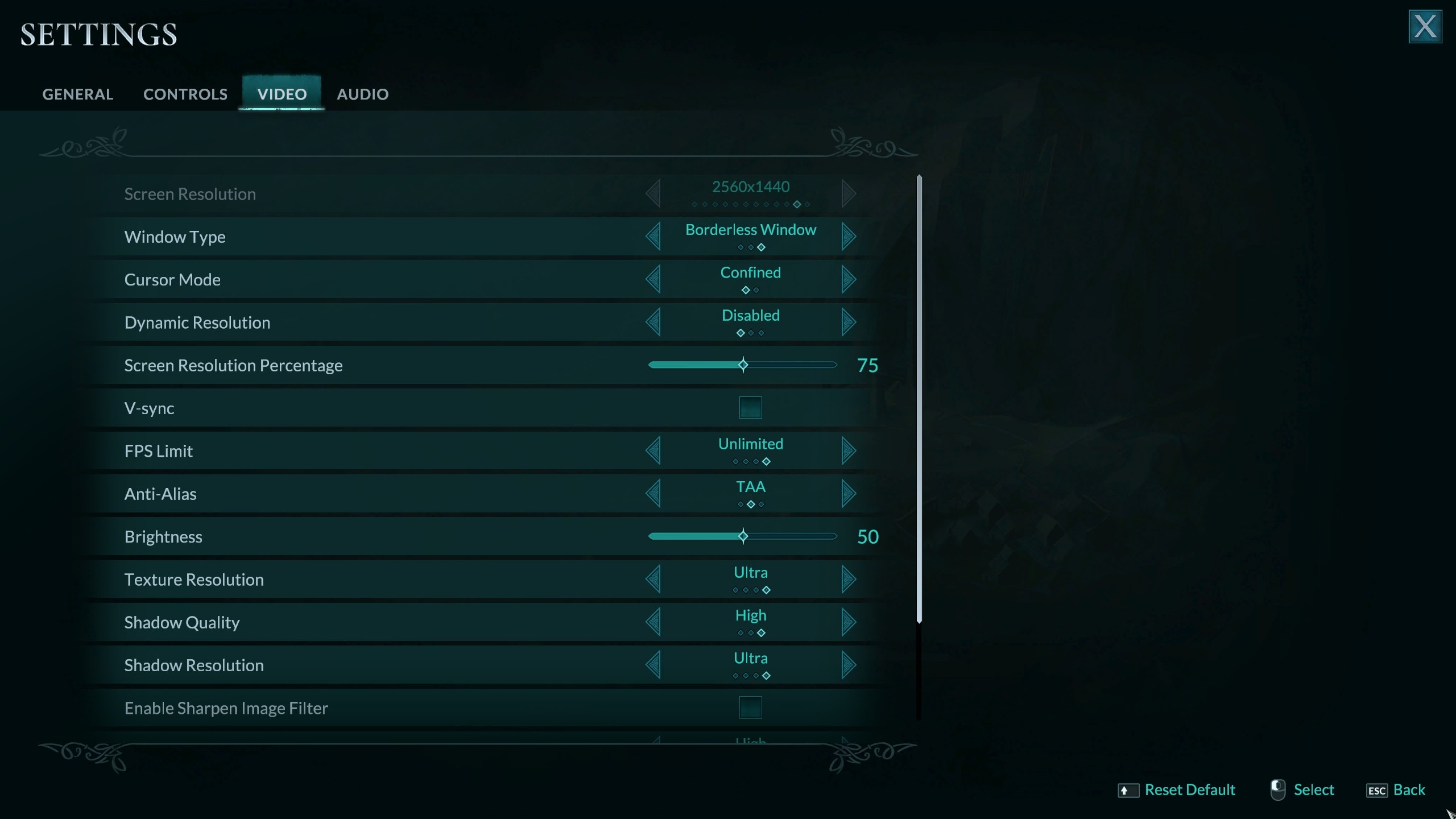Lower Shadow Resolution using the left arrow
Image resolution: width=1456 pixels, height=819 pixels.
click(653, 665)
